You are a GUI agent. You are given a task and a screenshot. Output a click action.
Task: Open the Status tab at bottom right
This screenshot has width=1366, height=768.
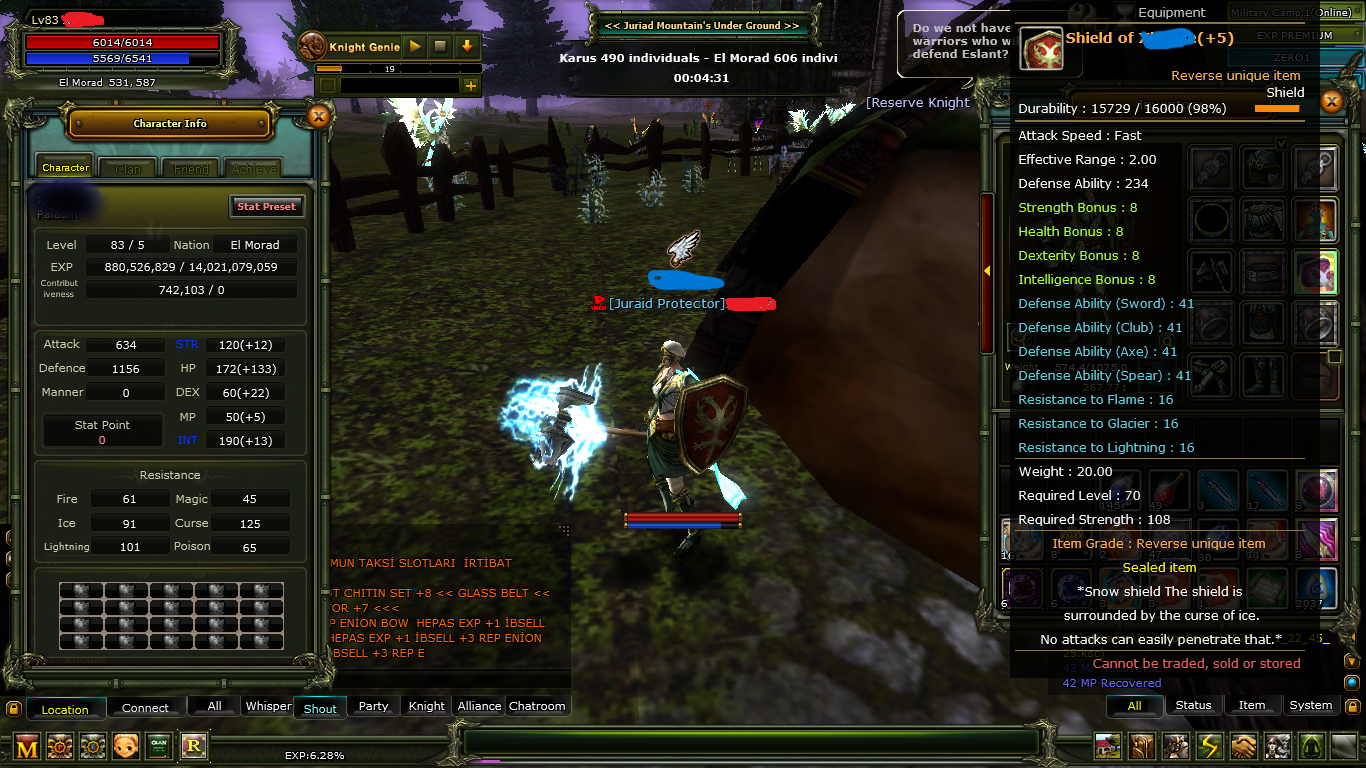click(x=1193, y=705)
